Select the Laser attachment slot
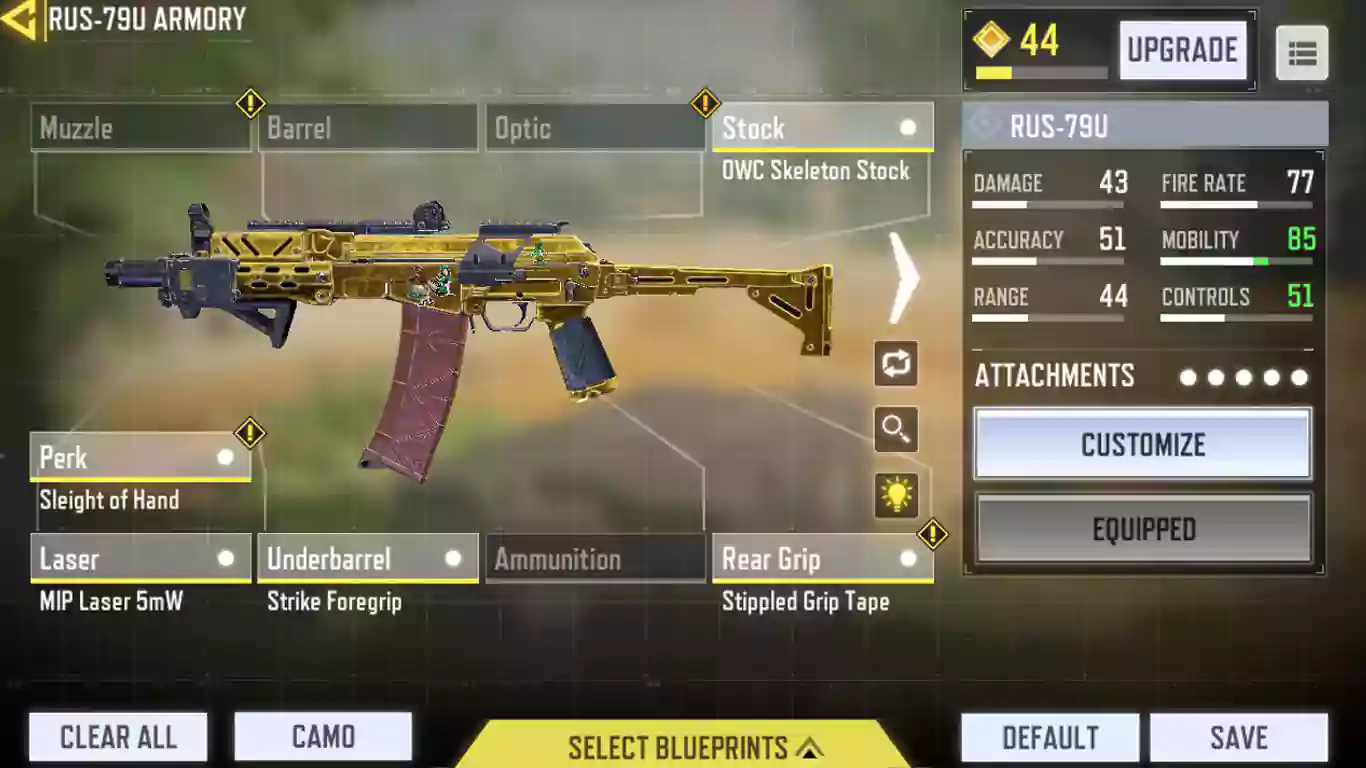The image size is (1366, 768). [140, 559]
